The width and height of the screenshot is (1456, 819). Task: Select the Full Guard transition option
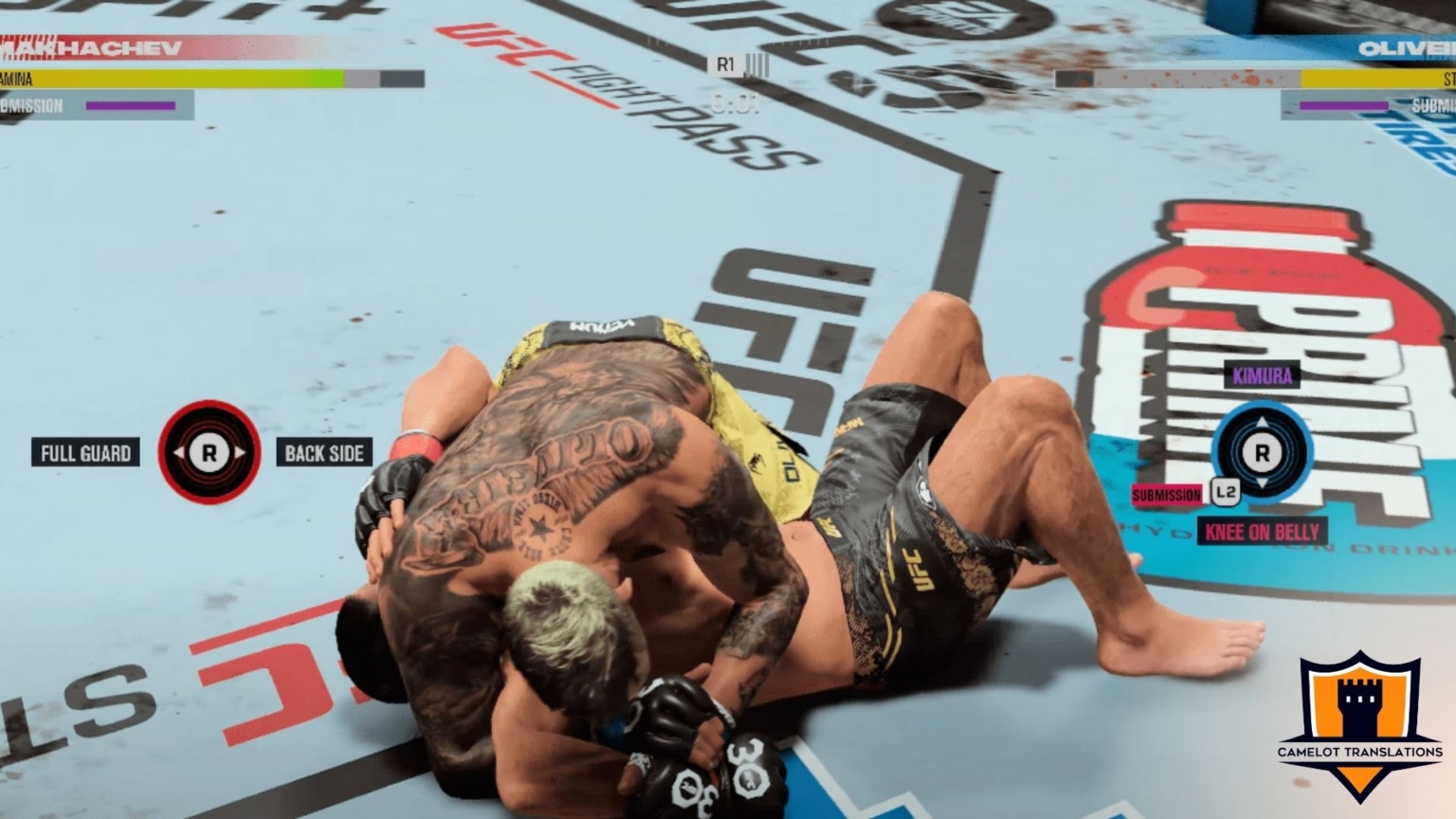(x=85, y=453)
